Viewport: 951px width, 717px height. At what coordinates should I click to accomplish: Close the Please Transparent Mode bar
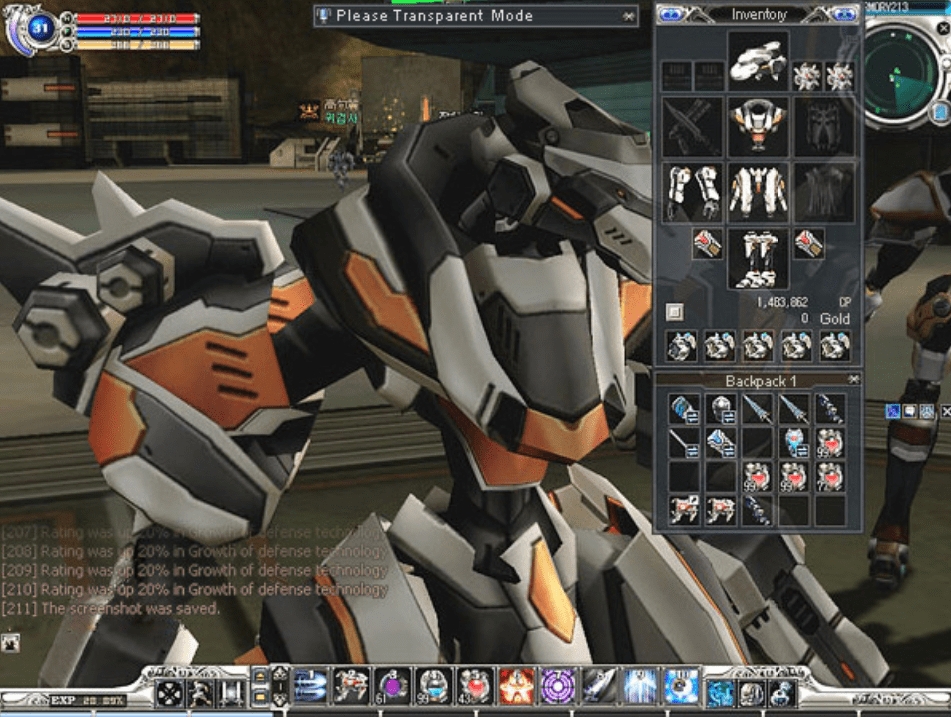tap(628, 16)
